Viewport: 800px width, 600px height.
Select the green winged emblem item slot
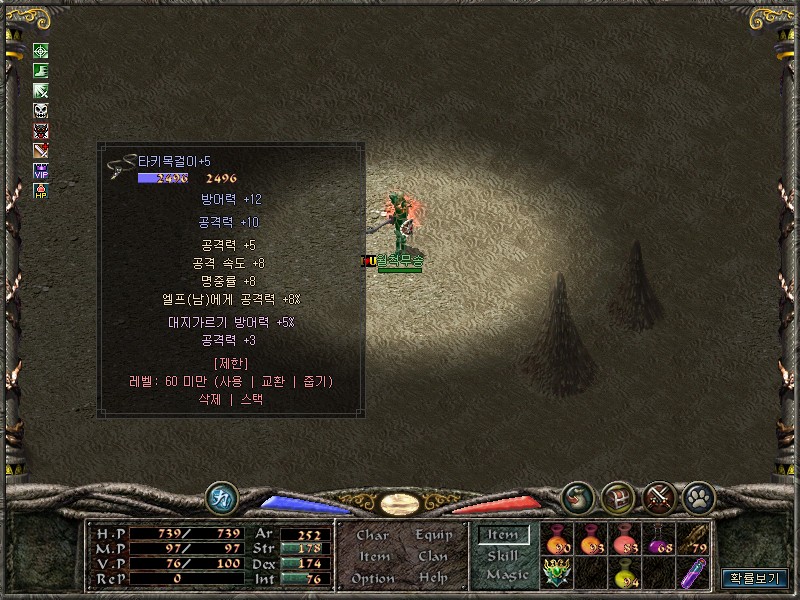[x=556, y=573]
